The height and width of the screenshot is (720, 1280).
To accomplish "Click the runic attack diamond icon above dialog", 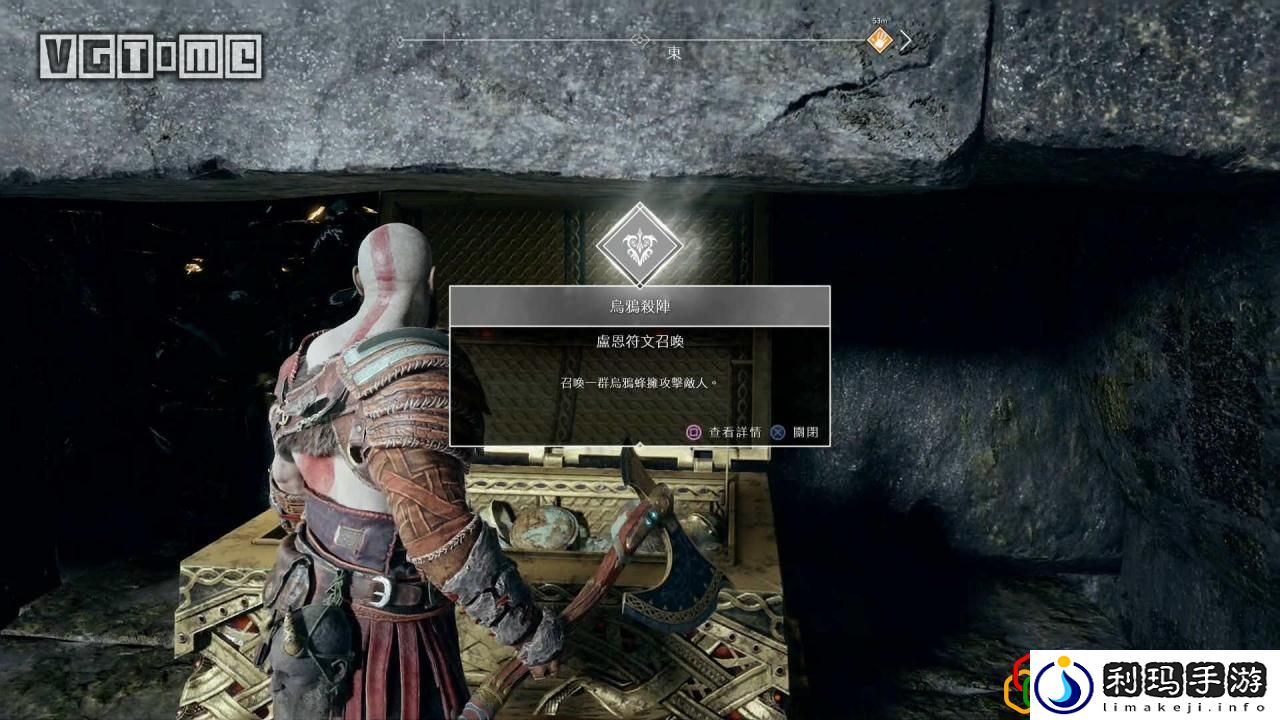I will click(640, 243).
